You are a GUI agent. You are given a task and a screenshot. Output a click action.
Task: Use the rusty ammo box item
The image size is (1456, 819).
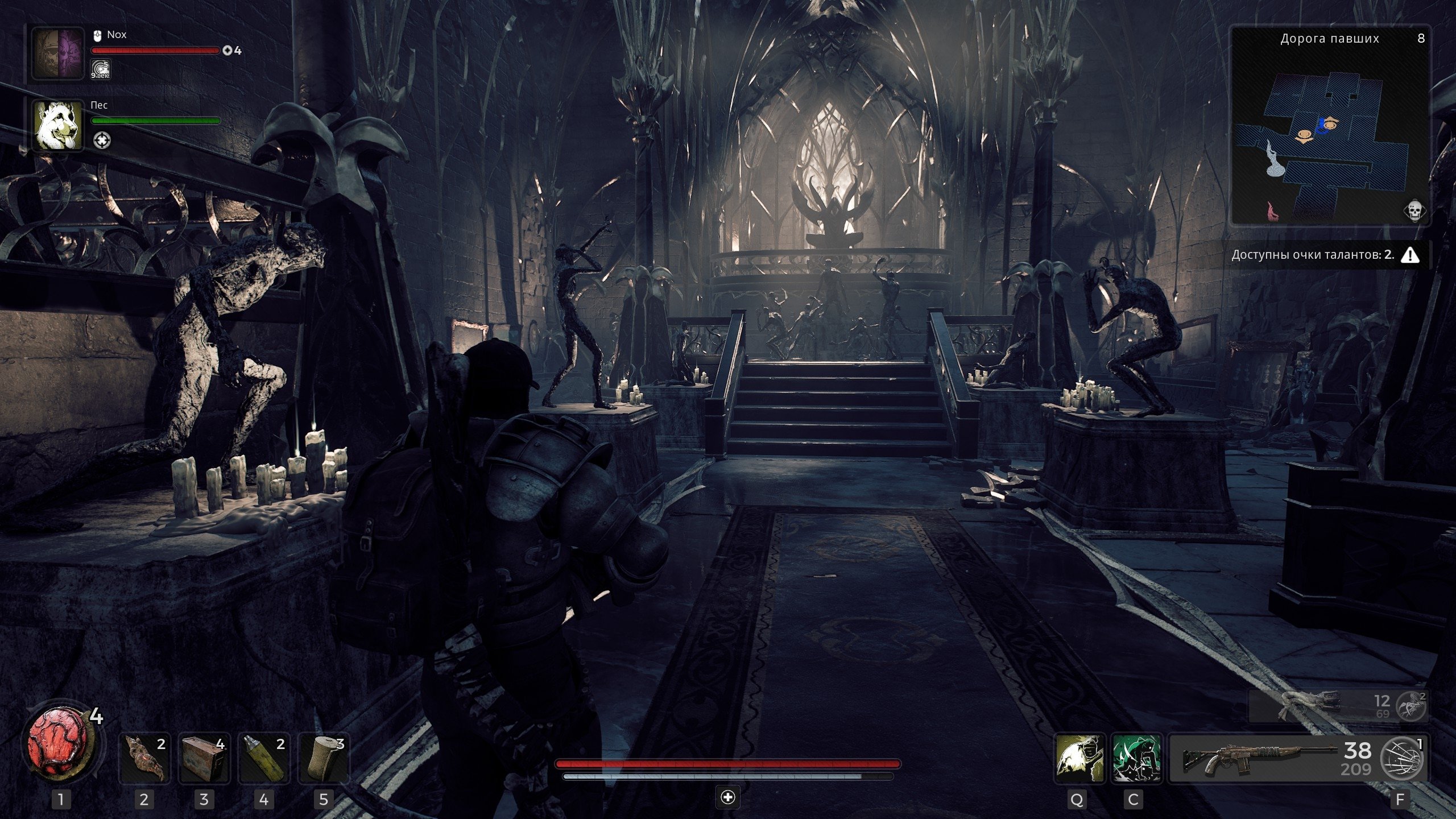[x=204, y=758]
